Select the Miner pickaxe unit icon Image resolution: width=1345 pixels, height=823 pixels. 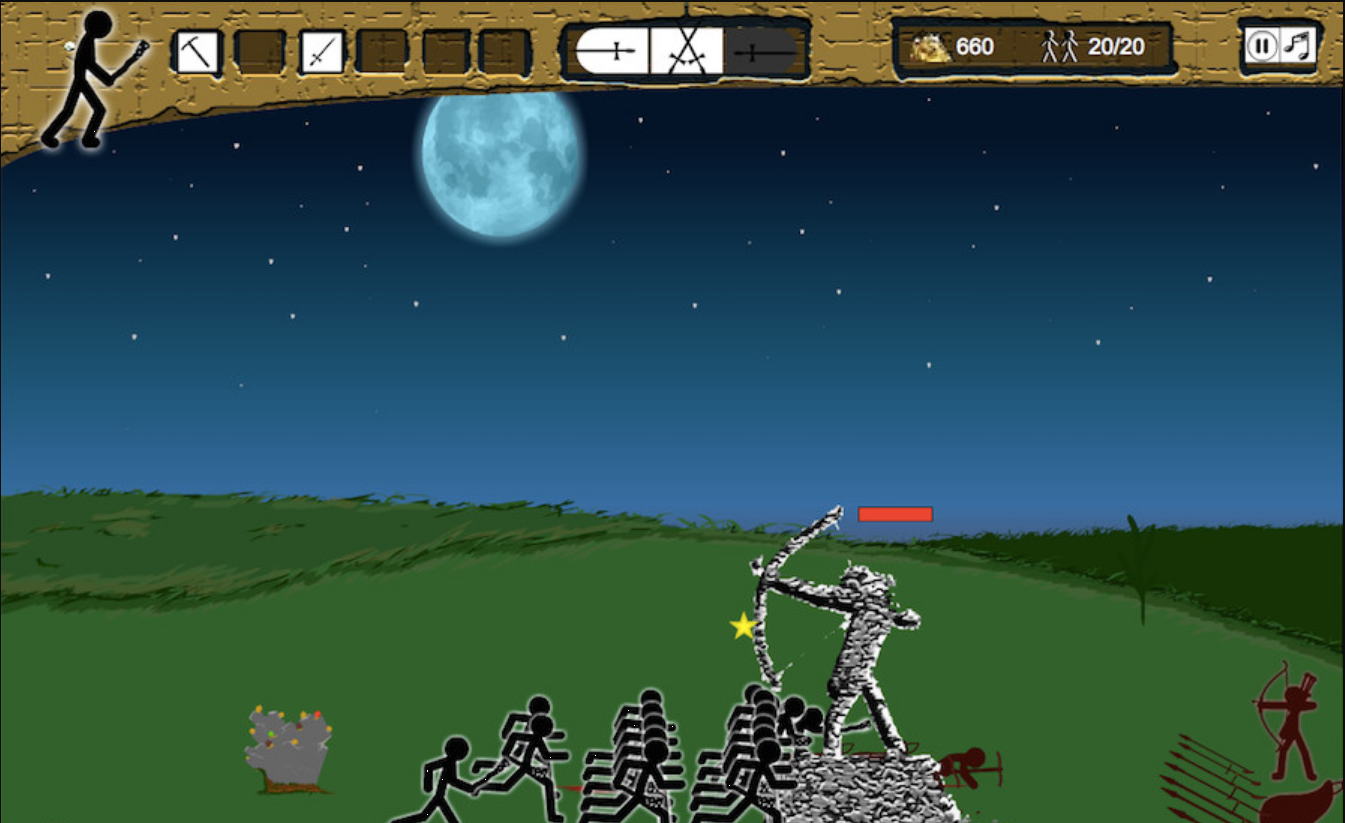click(x=197, y=51)
